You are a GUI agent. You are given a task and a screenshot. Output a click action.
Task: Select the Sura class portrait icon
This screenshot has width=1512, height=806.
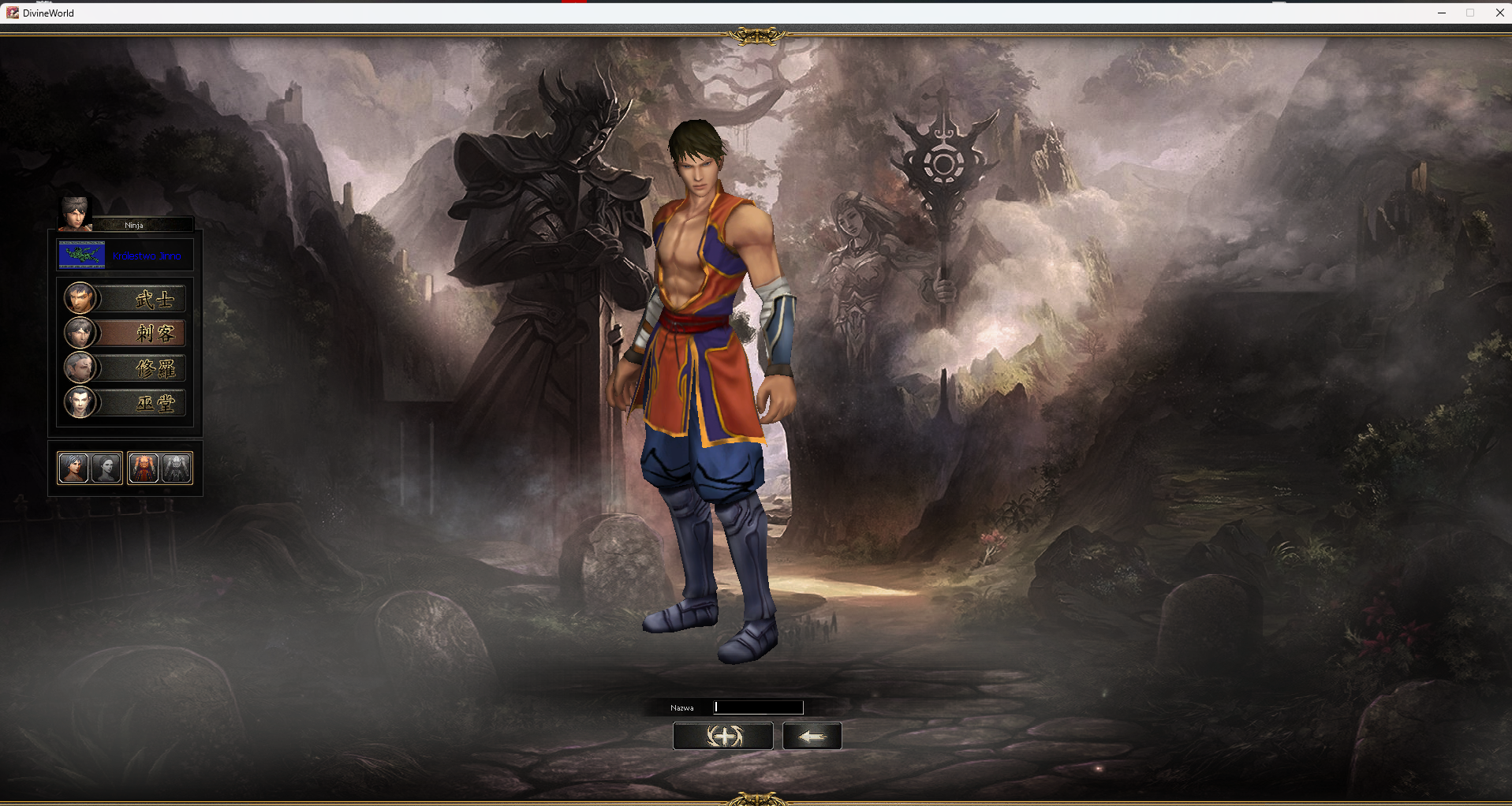pyautogui.click(x=80, y=368)
